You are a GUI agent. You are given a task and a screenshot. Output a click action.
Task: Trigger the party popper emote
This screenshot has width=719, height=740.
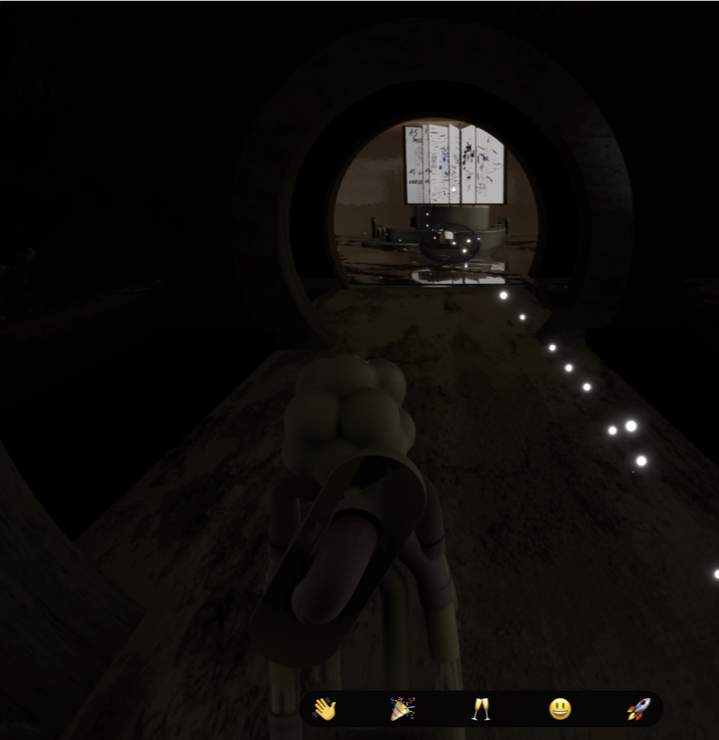pyautogui.click(x=402, y=709)
